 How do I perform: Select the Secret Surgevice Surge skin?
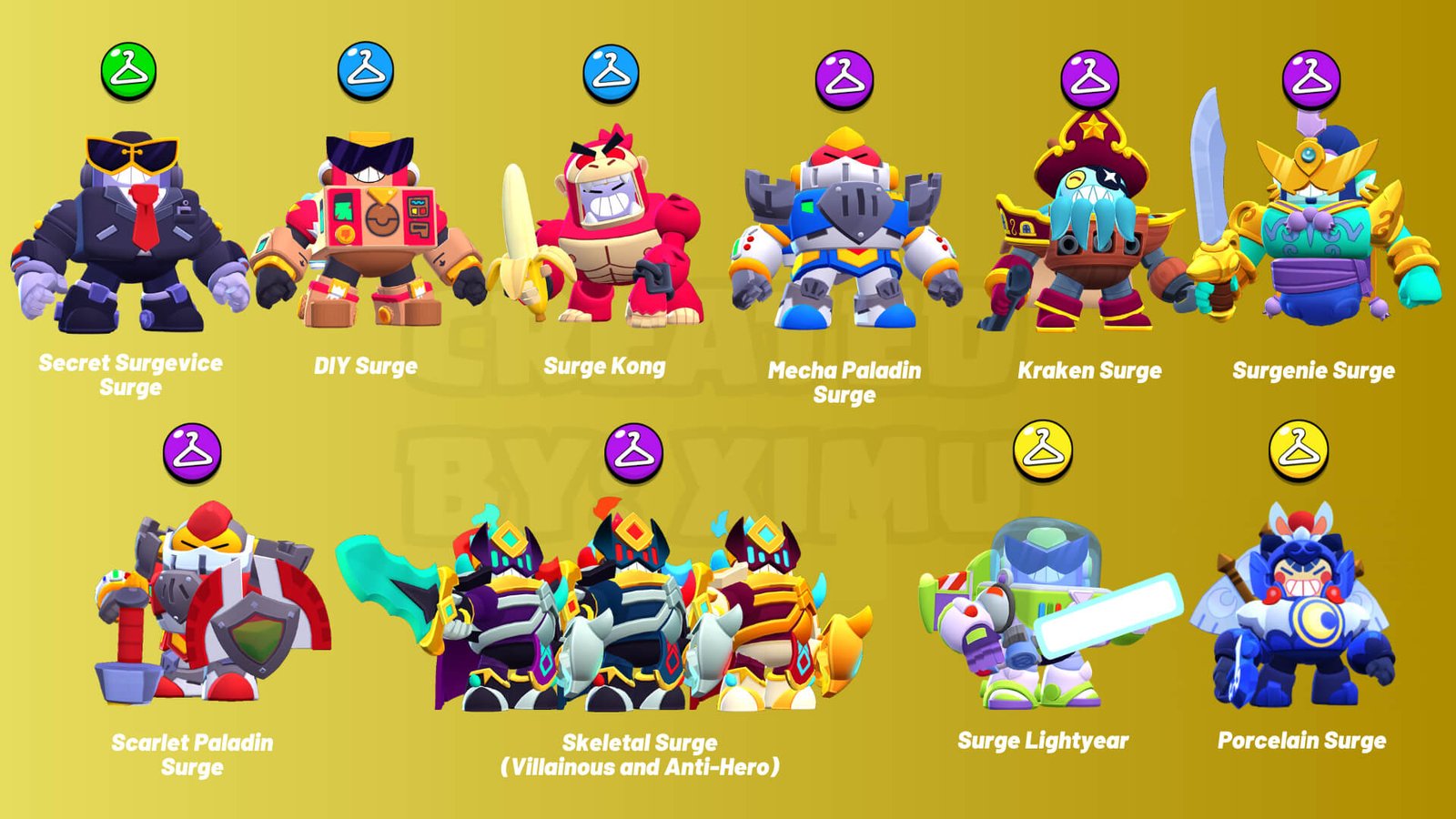pyautogui.click(x=130, y=235)
